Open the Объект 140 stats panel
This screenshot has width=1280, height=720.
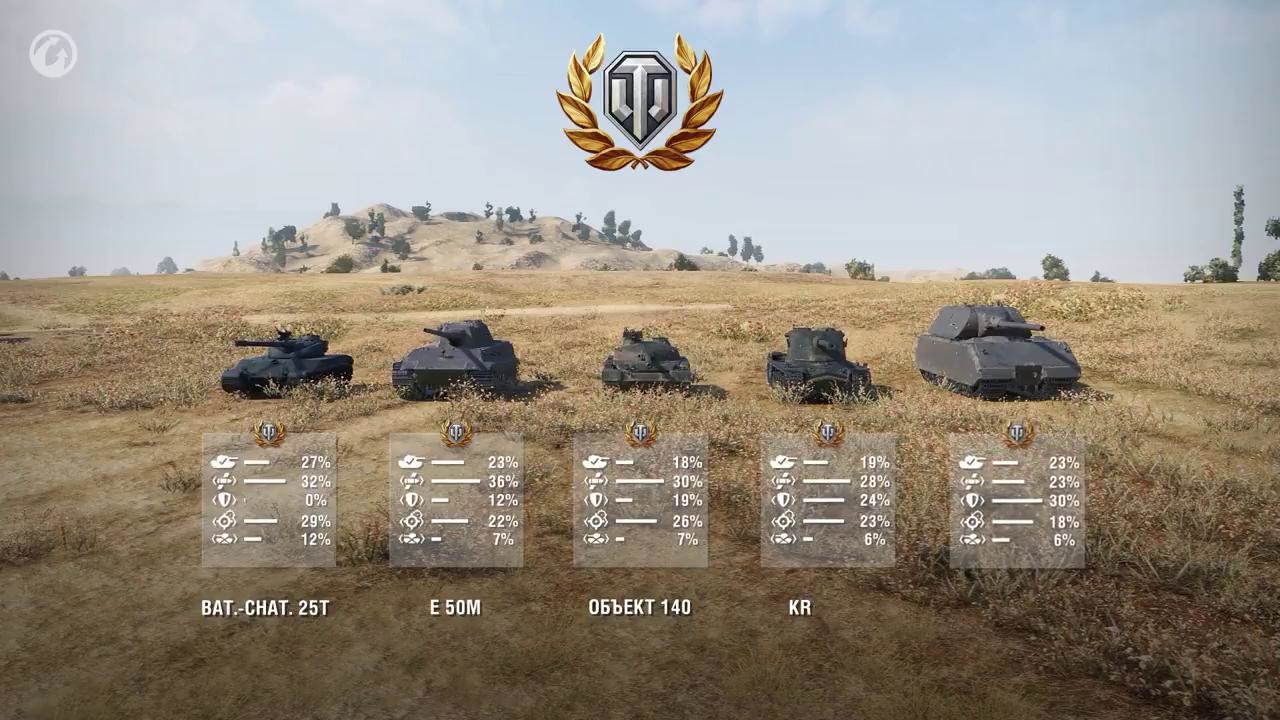640,500
